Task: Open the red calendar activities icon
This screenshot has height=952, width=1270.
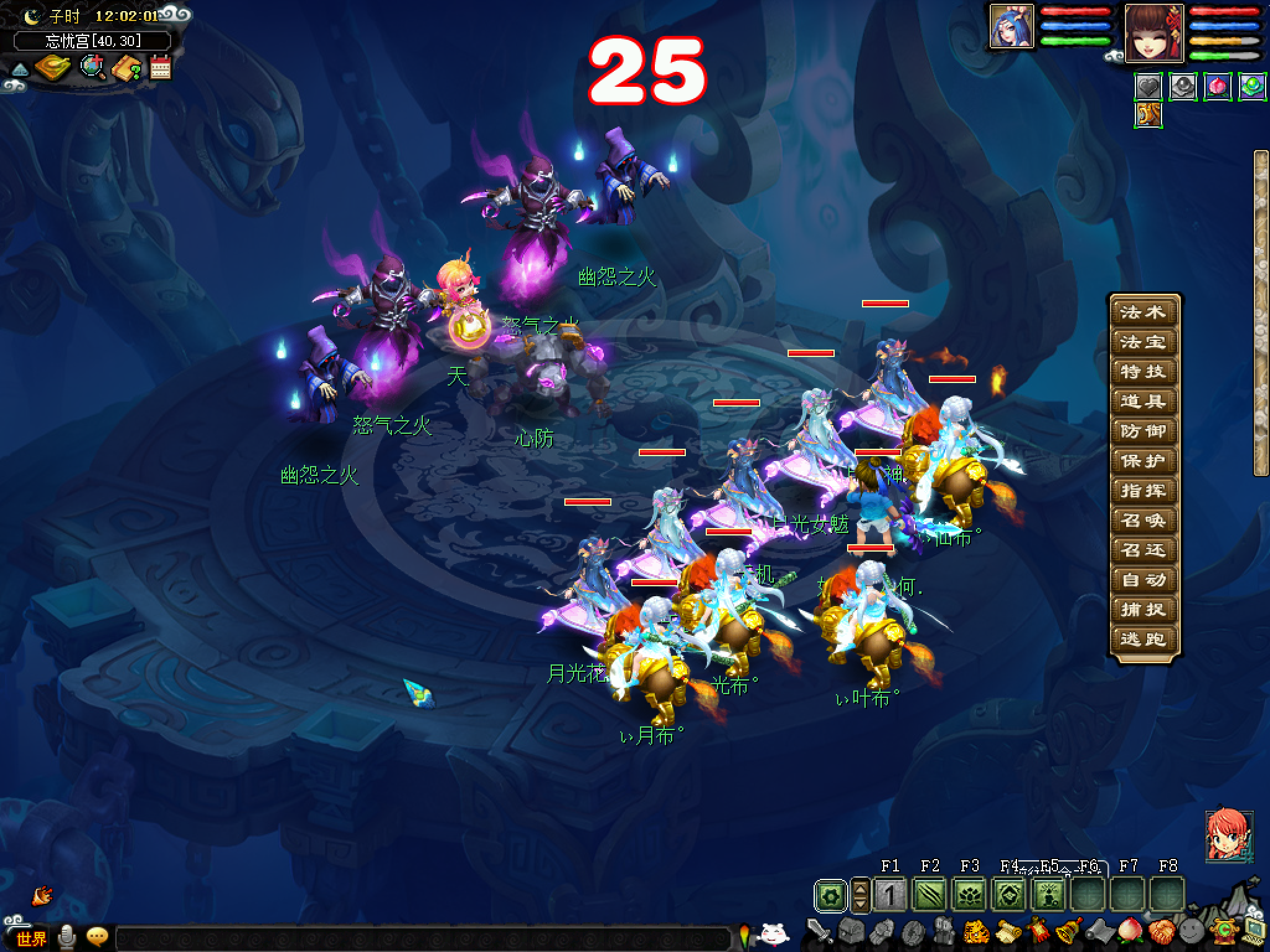Action: (x=160, y=67)
